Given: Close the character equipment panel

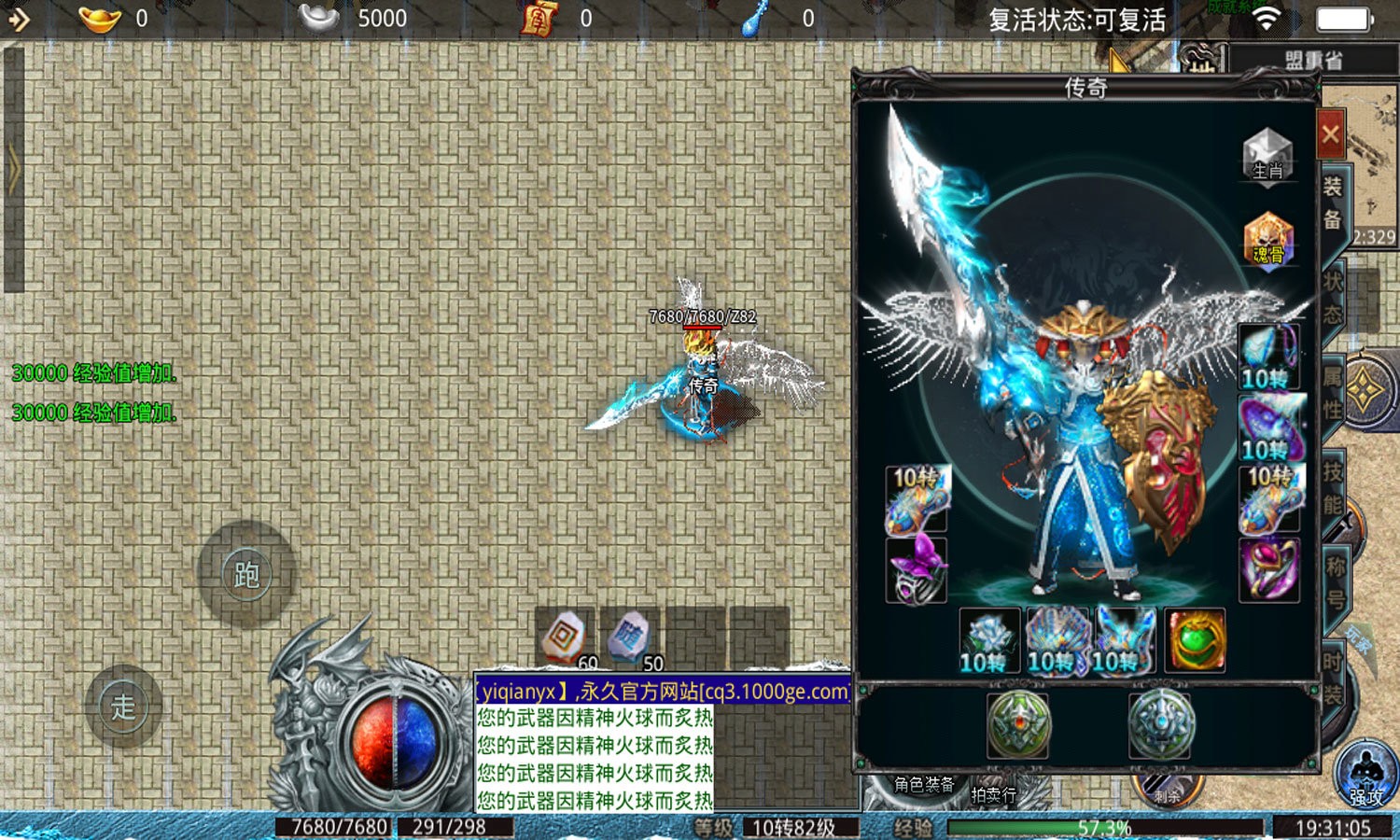Looking at the screenshot, I should pos(1330,134).
